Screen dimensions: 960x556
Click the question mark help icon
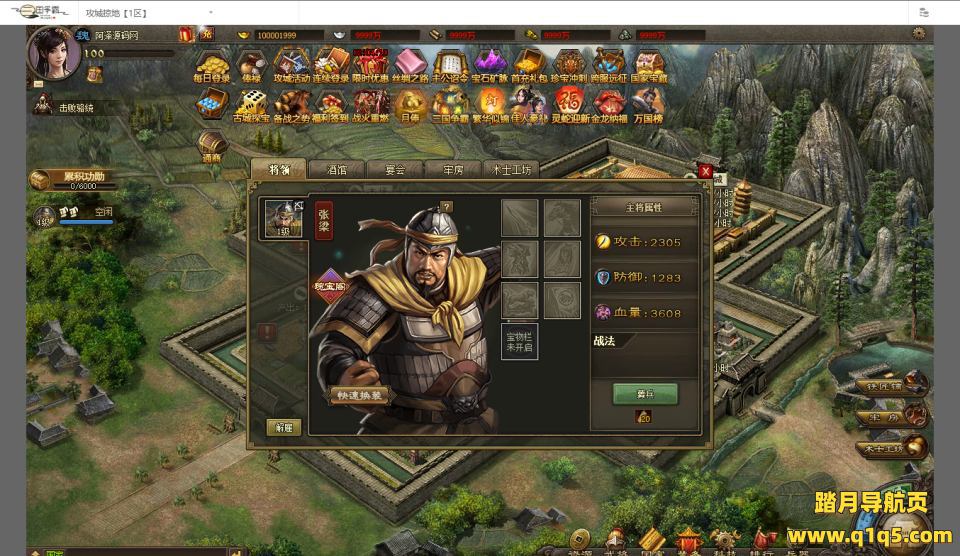point(446,207)
